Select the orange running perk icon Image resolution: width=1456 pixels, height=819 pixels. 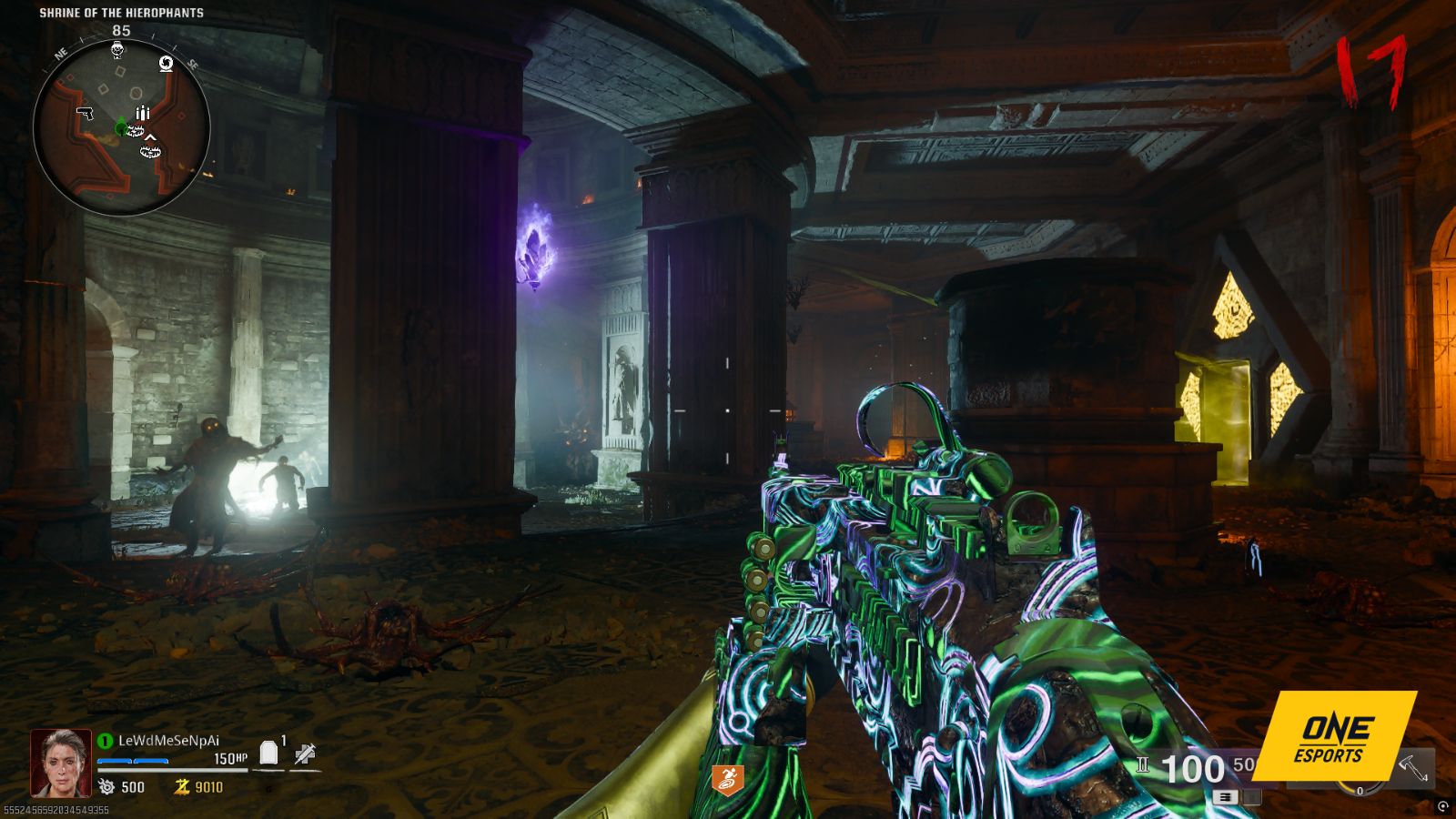pyautogui.click(x=727, y=778)
